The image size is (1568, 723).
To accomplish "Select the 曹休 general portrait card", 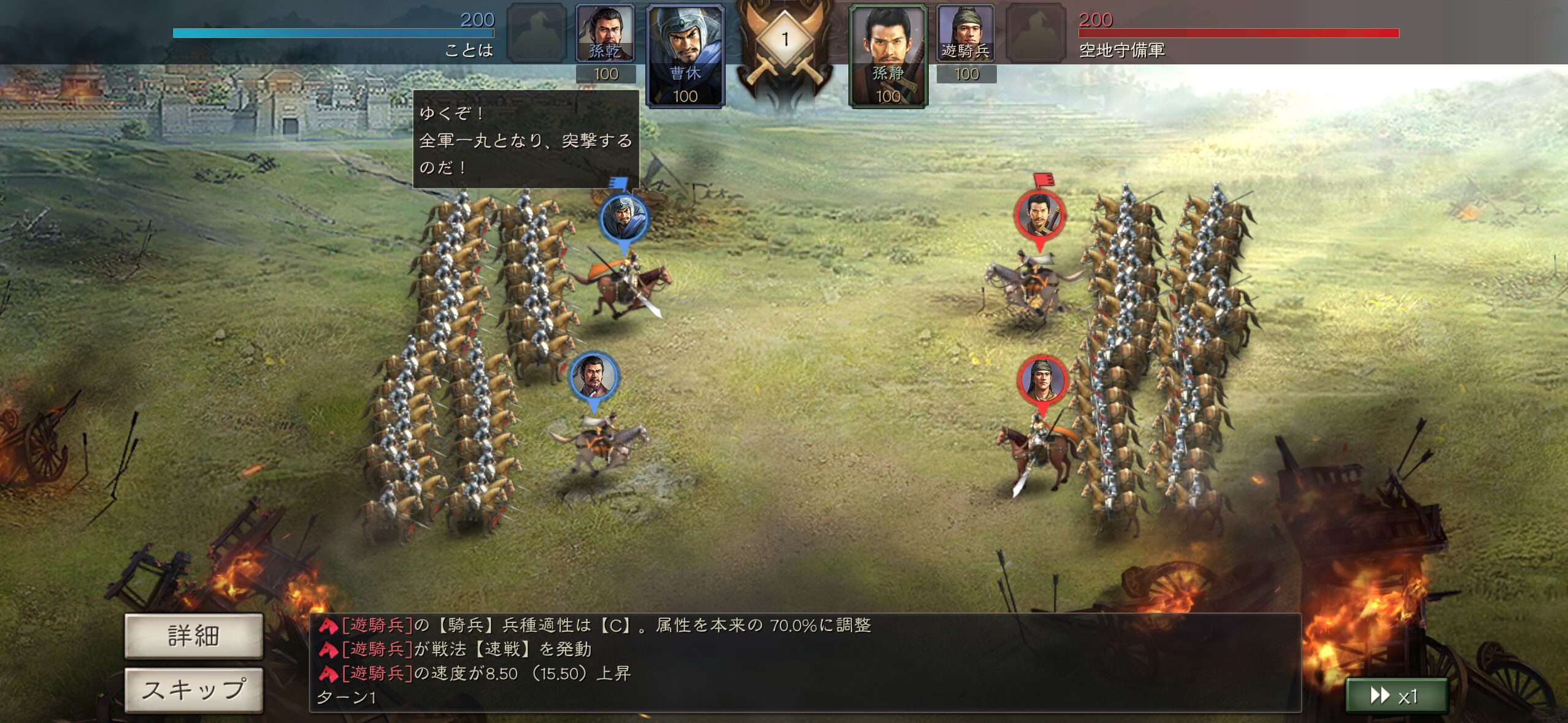I will [x=685, y=56].
